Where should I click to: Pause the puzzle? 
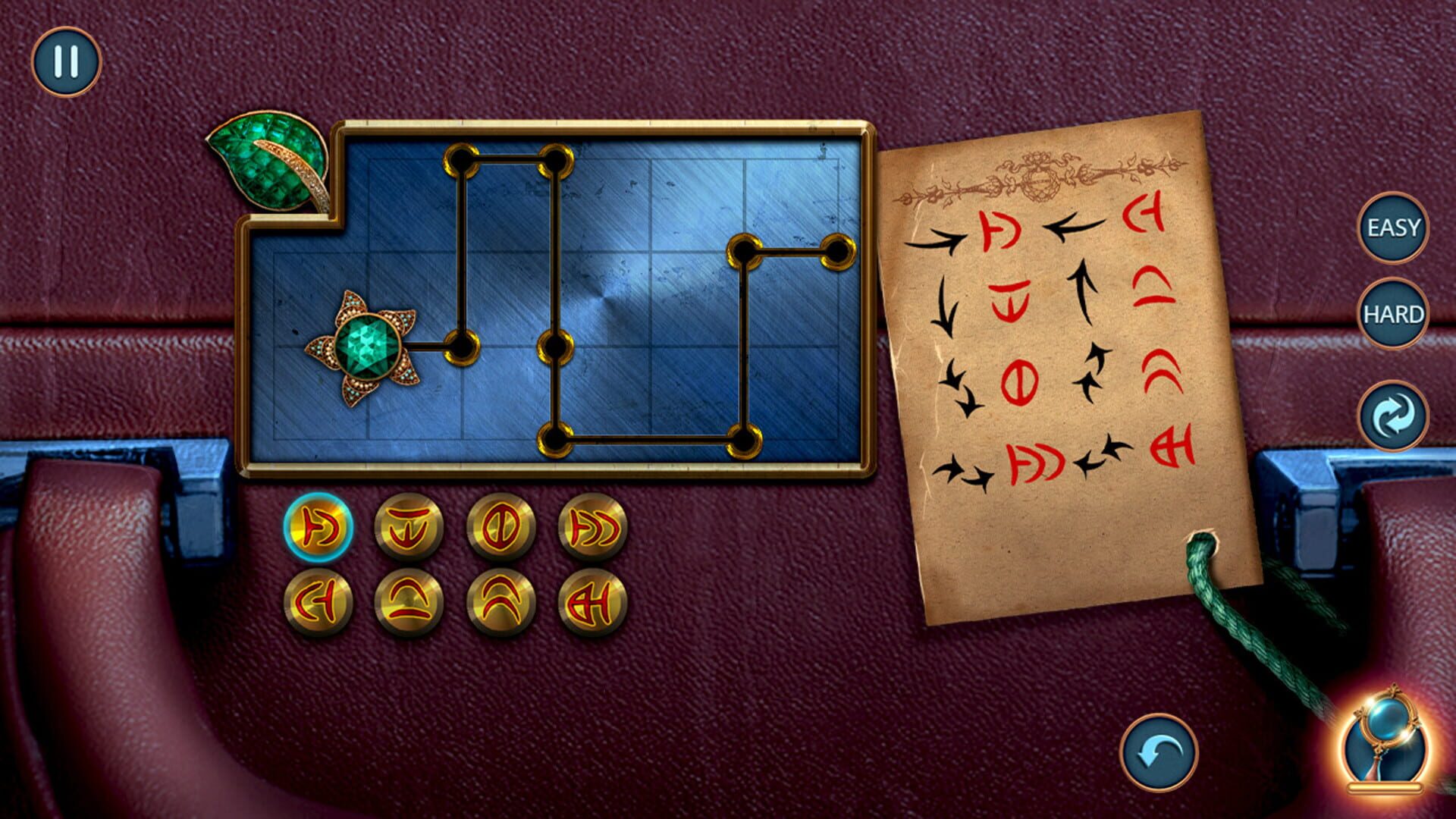(67, 61)
